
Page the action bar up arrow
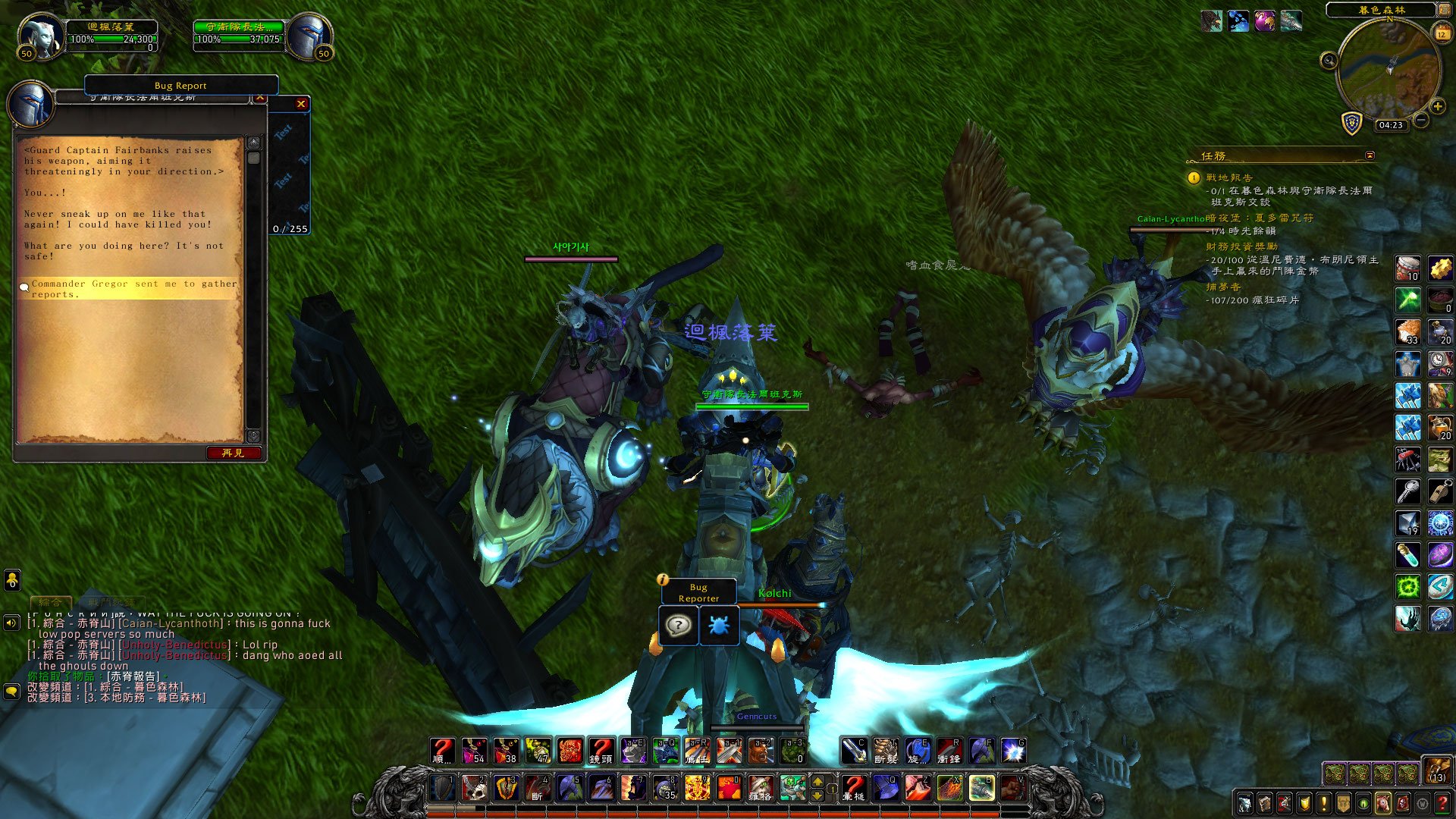coord(817,781)
